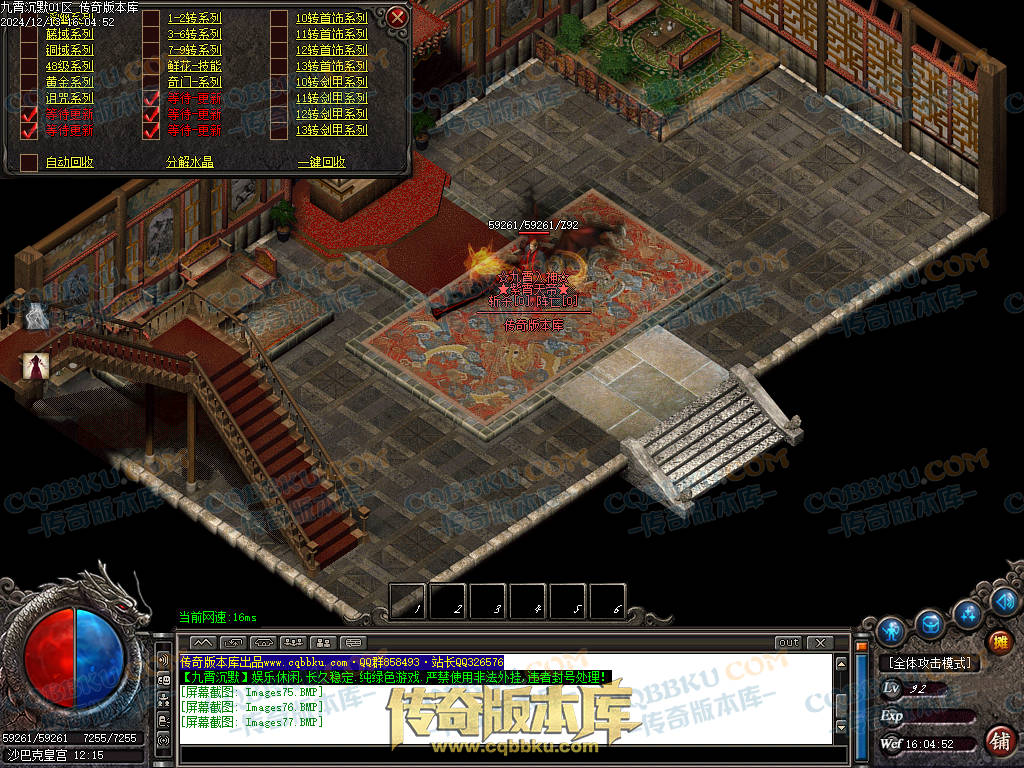Click the chat window OUT button
Viewport: 1024px width, 768px height.
(789, 642)
